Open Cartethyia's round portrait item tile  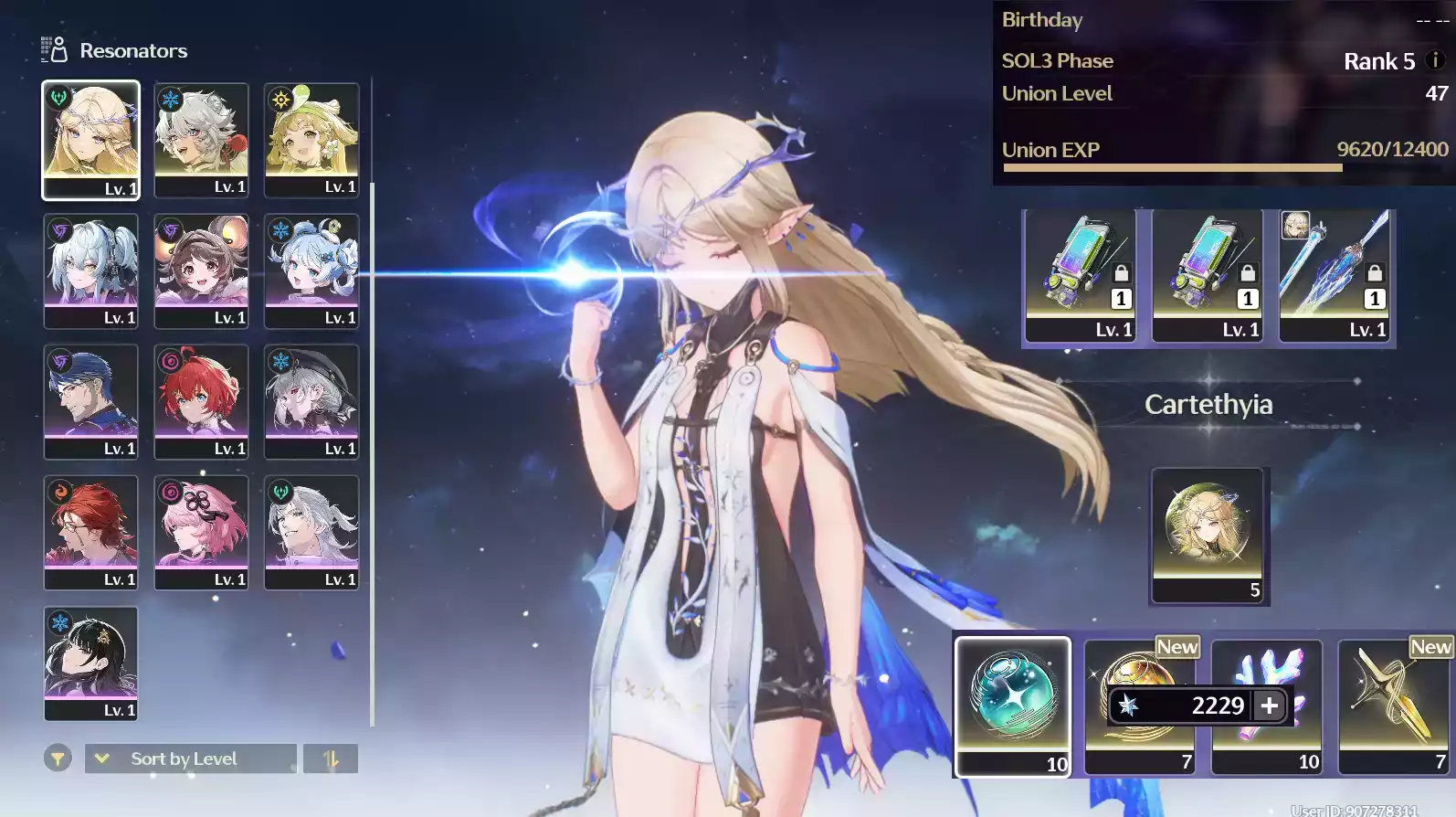[1208, 535]
